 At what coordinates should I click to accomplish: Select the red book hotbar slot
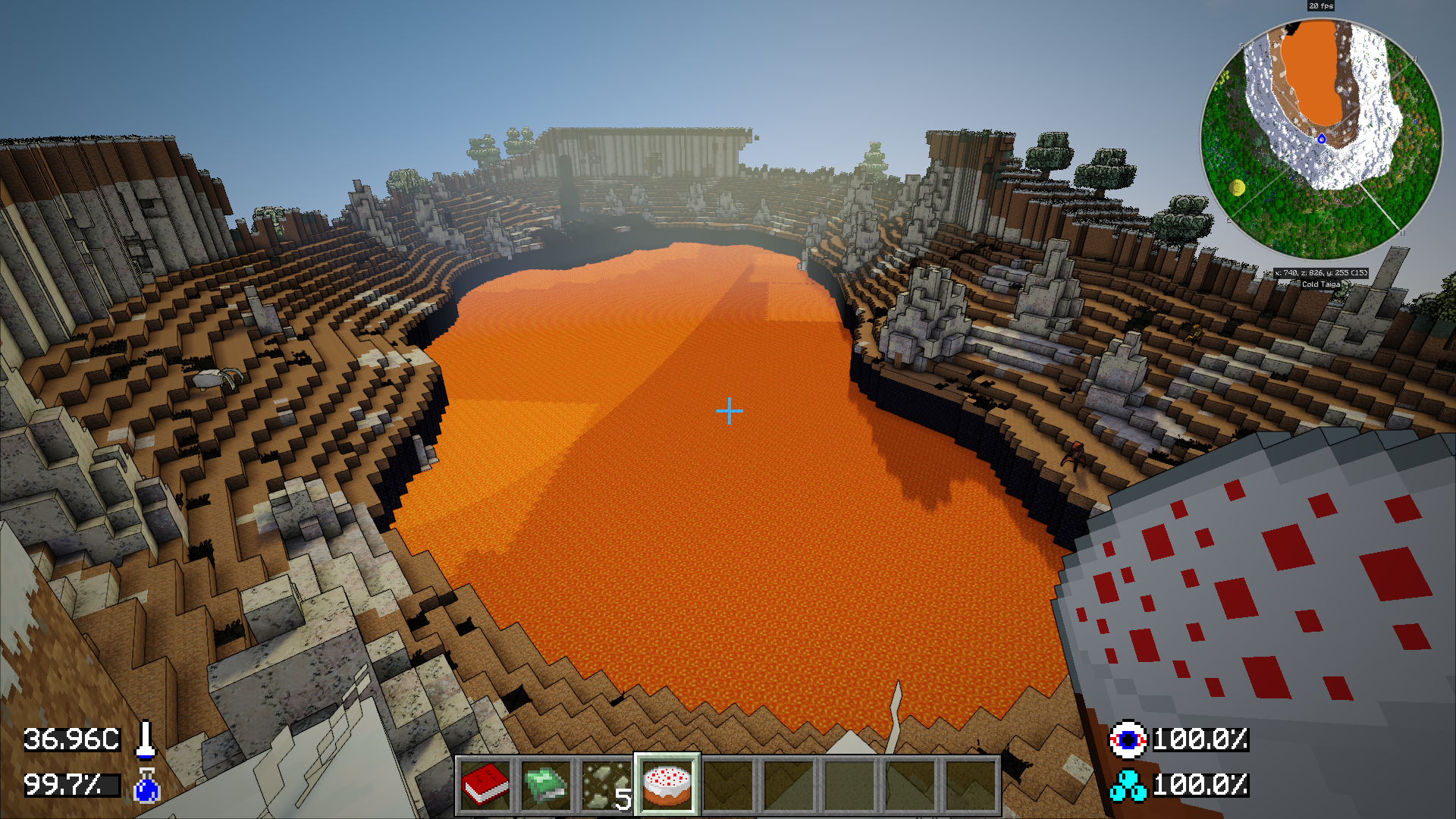tap(485, 785)
